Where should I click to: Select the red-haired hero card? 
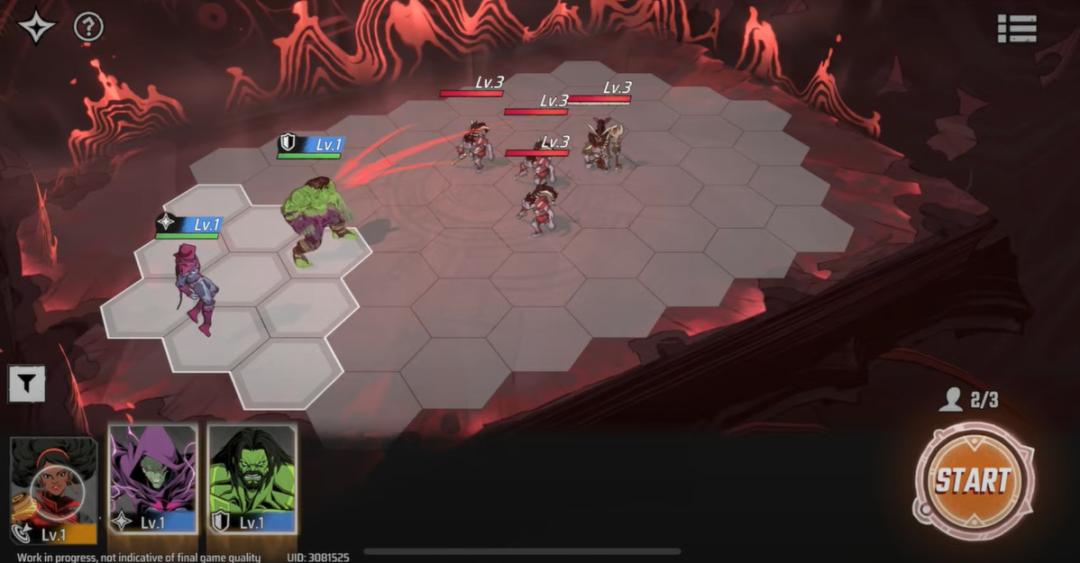53,487
